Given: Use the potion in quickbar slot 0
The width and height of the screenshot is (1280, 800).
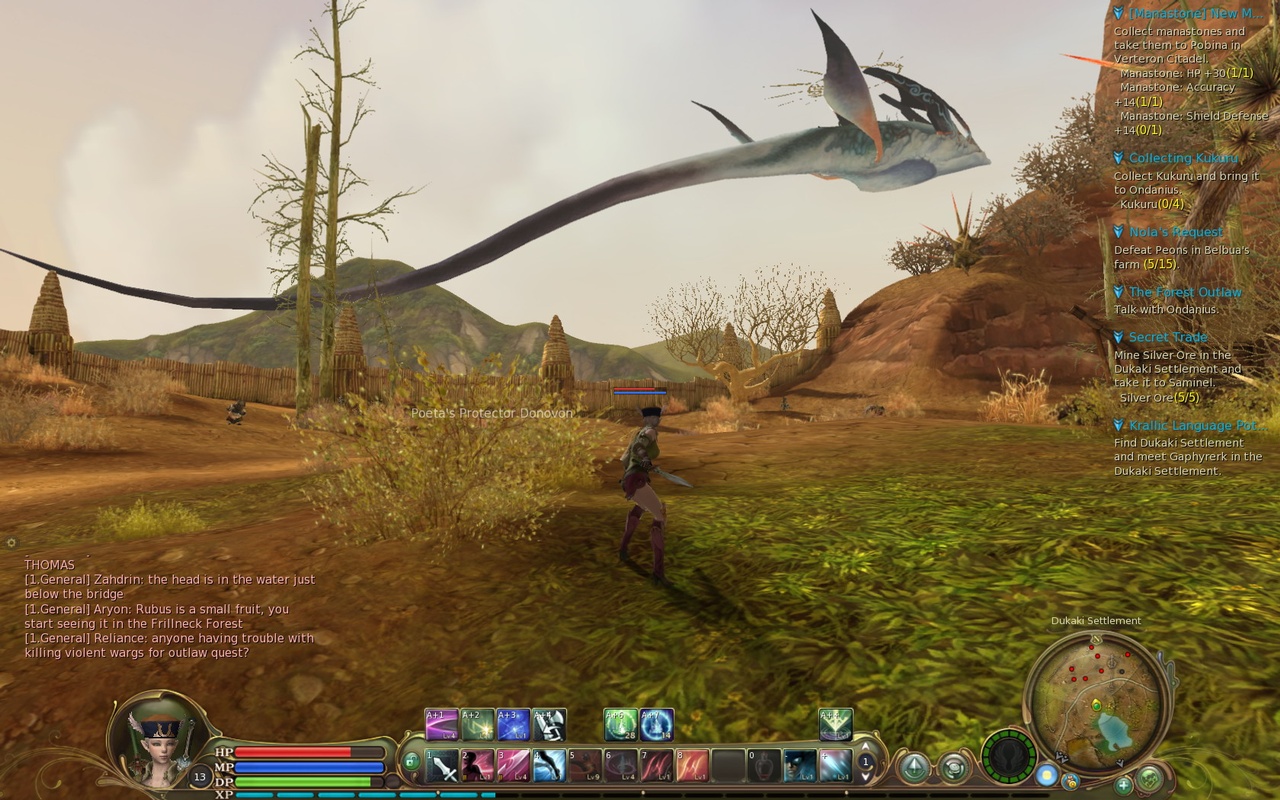Looking at the screenshot, I should pyautogui.click(x=765, y=765).
